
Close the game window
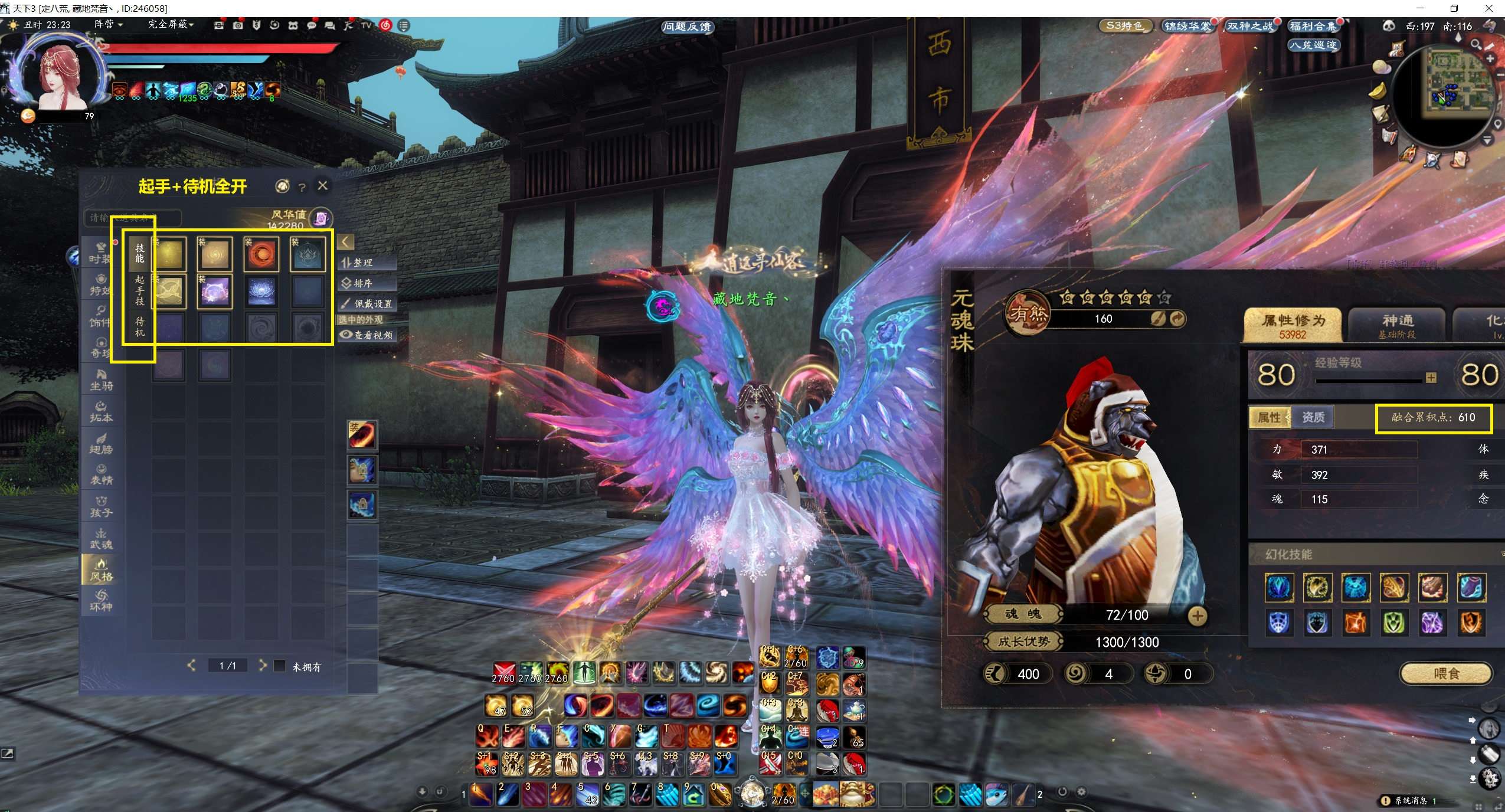1487,8
